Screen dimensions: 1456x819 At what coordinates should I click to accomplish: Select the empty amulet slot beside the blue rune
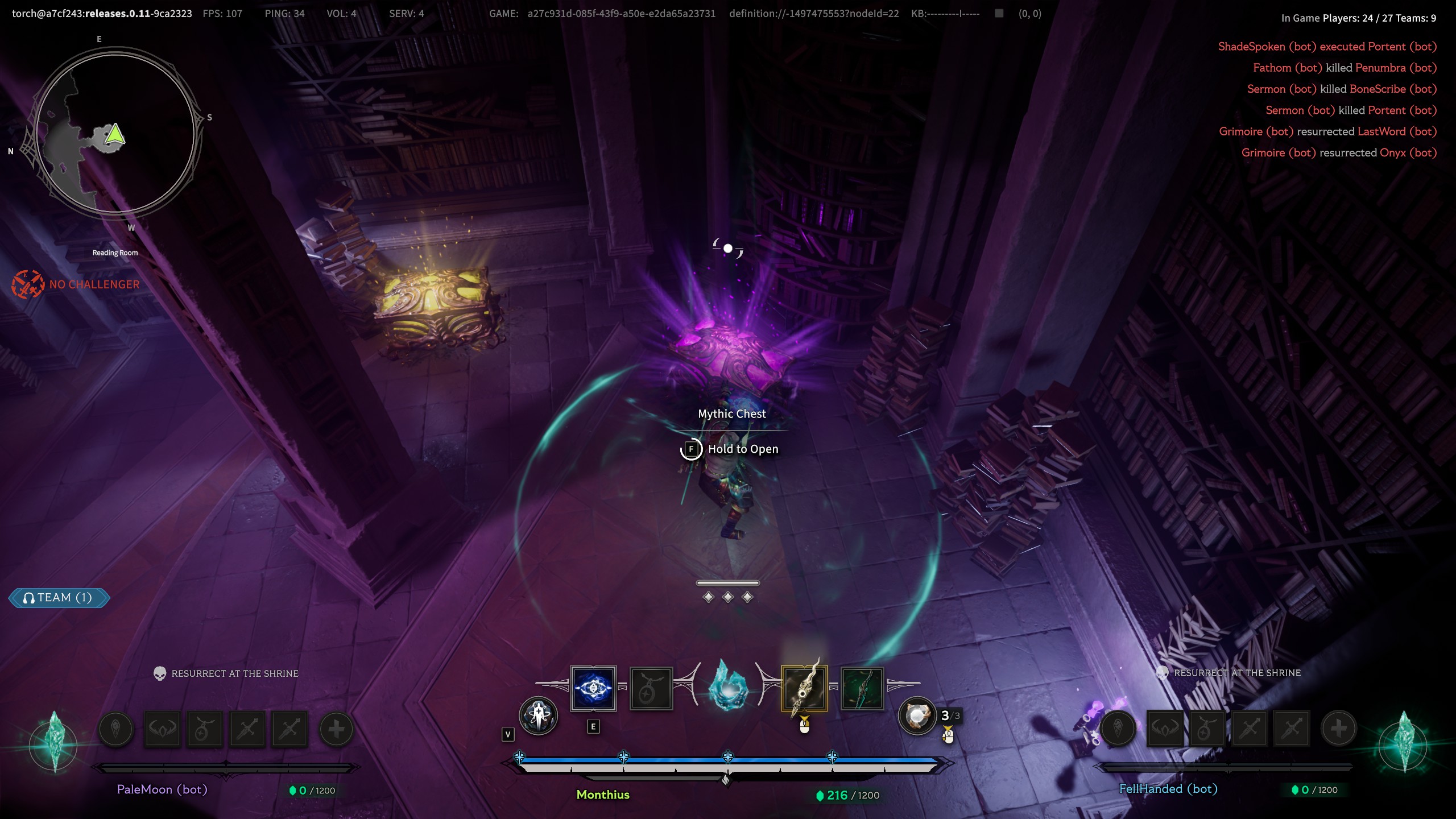pos(651,689)
